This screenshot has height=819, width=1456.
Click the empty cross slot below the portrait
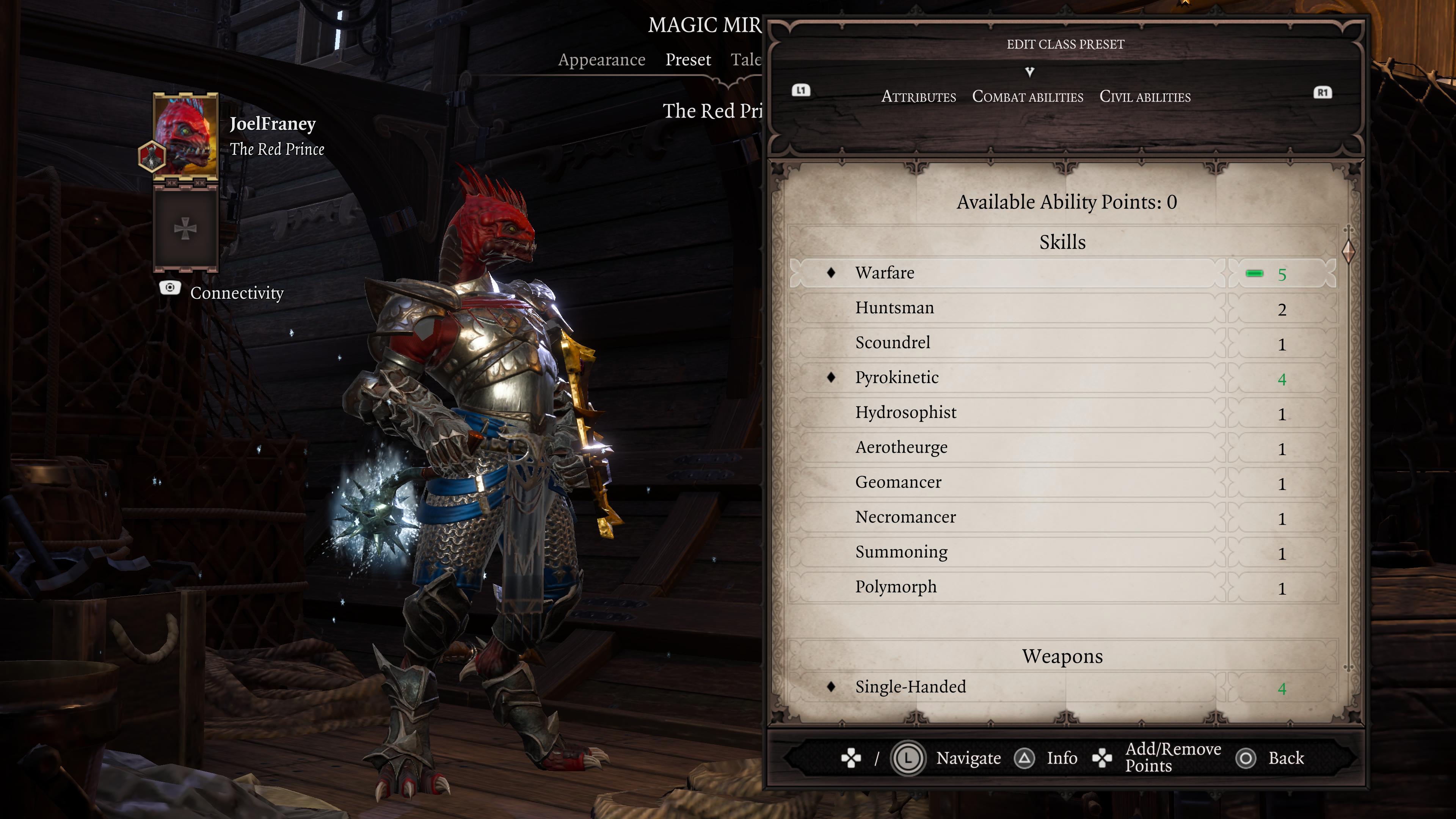pyautogui.click(x=185, y=228)
